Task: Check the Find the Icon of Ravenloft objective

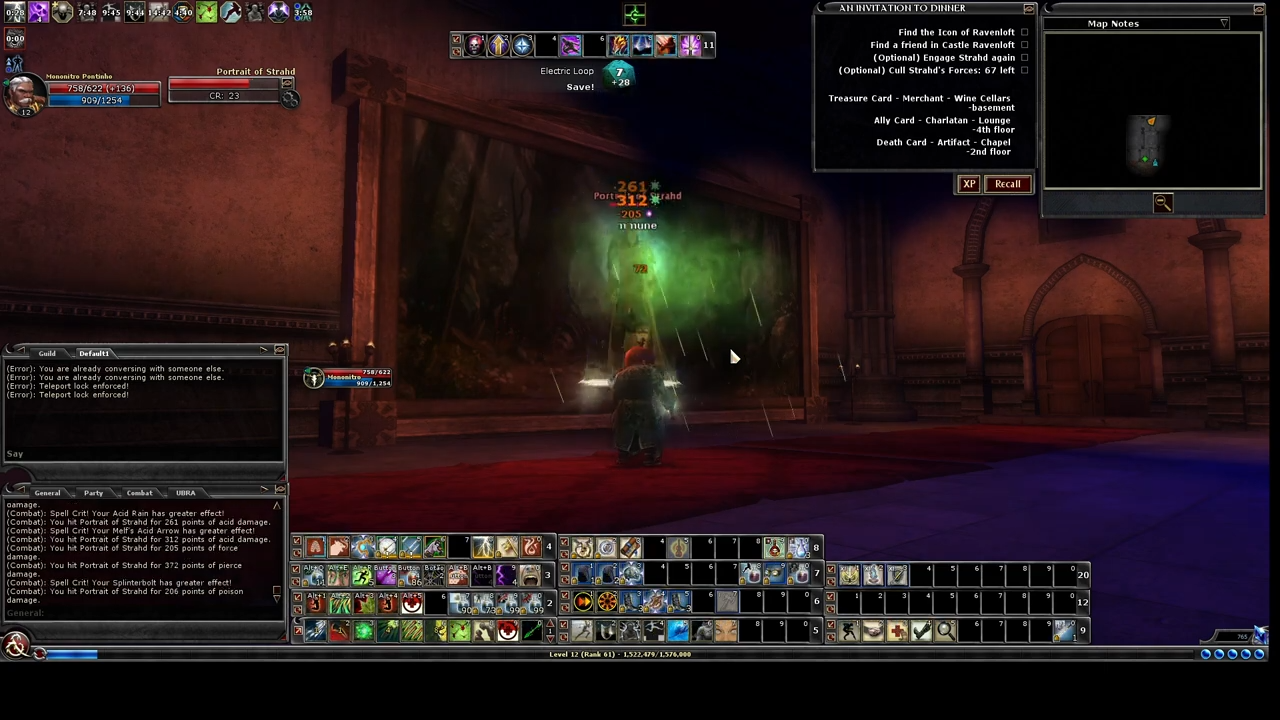Action: (1024, 32)
